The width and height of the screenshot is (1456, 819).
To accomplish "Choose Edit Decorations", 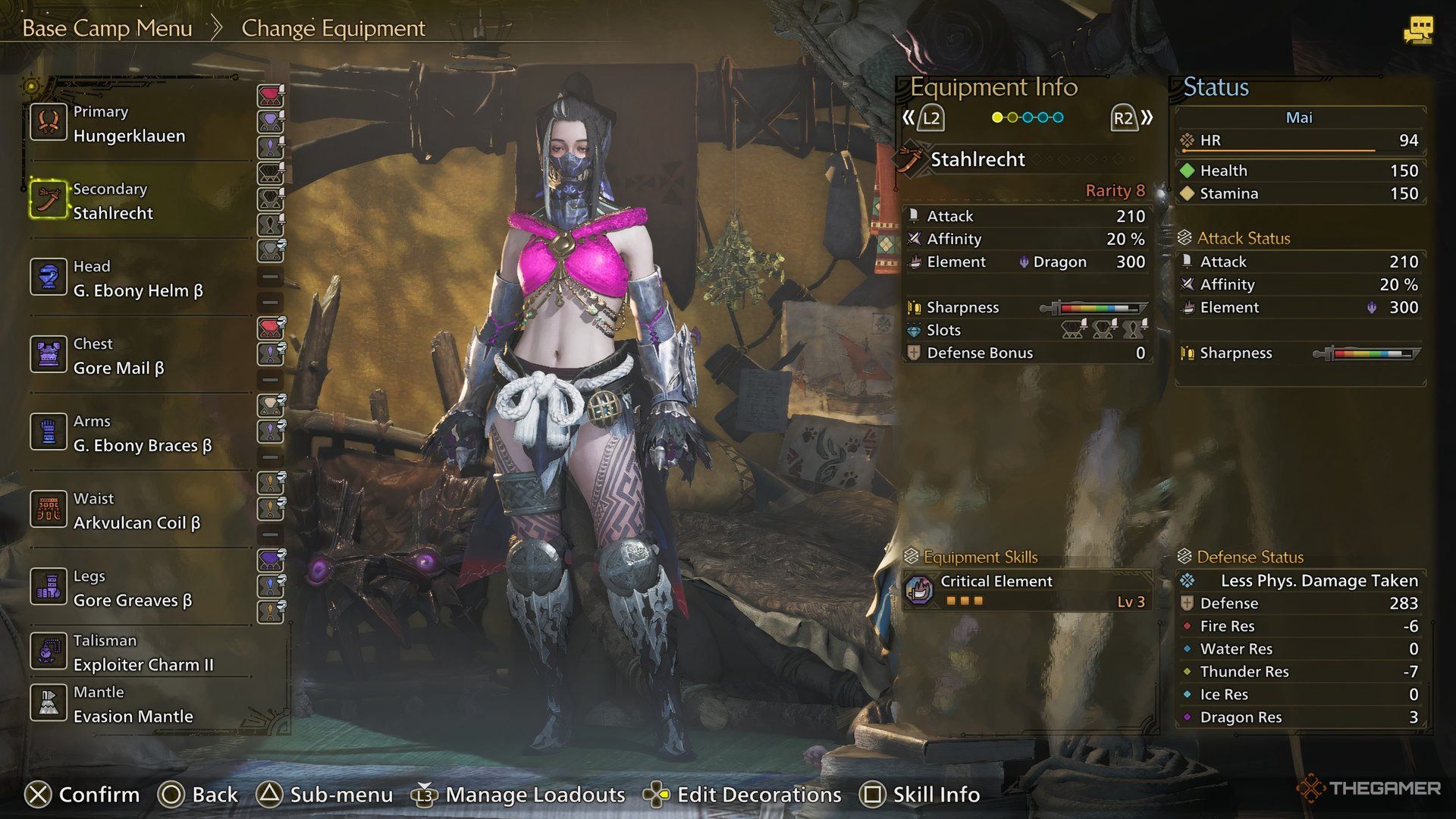I will (x=742, y=795).
